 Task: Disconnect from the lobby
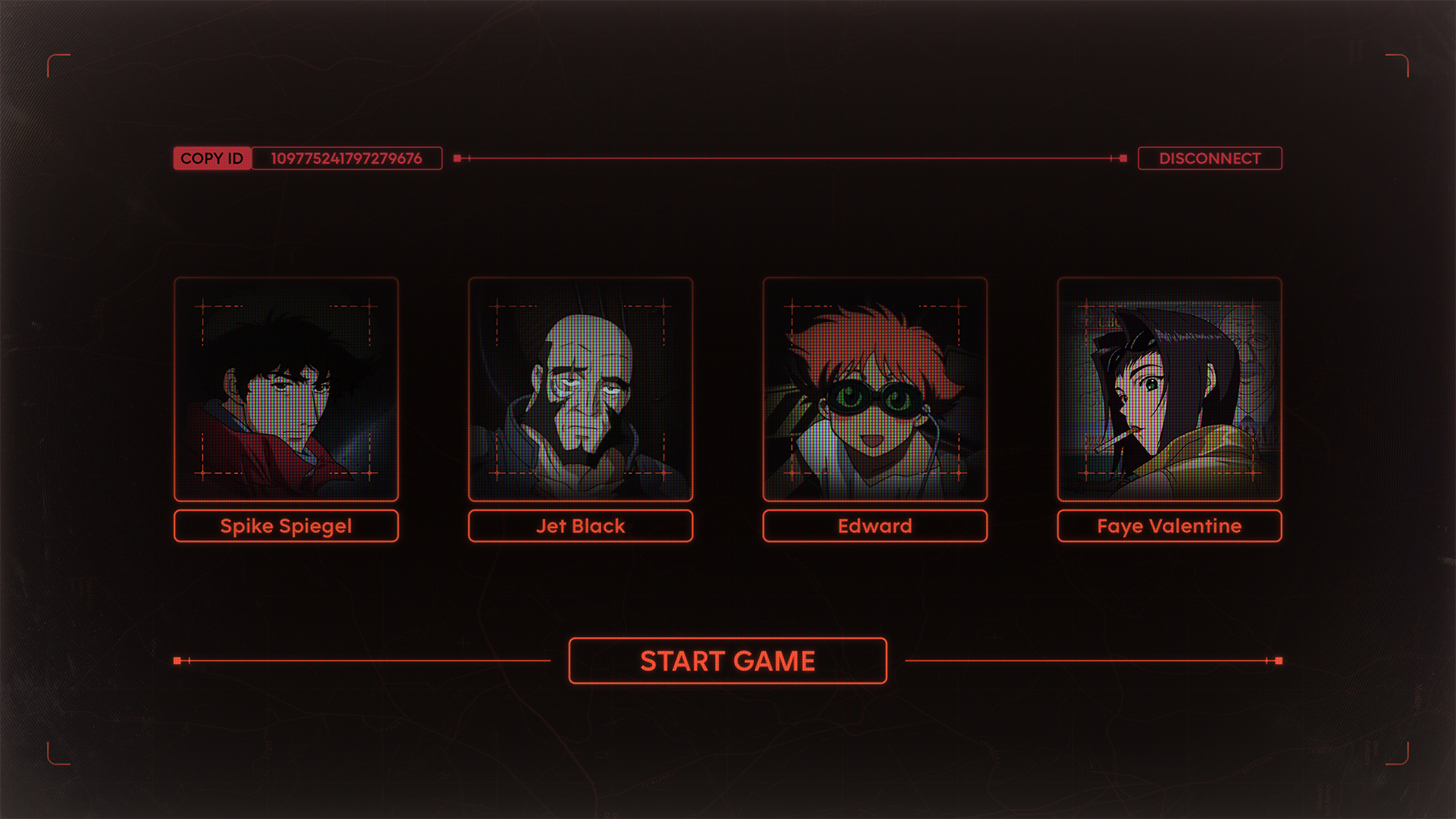(x=1210, y=158)
